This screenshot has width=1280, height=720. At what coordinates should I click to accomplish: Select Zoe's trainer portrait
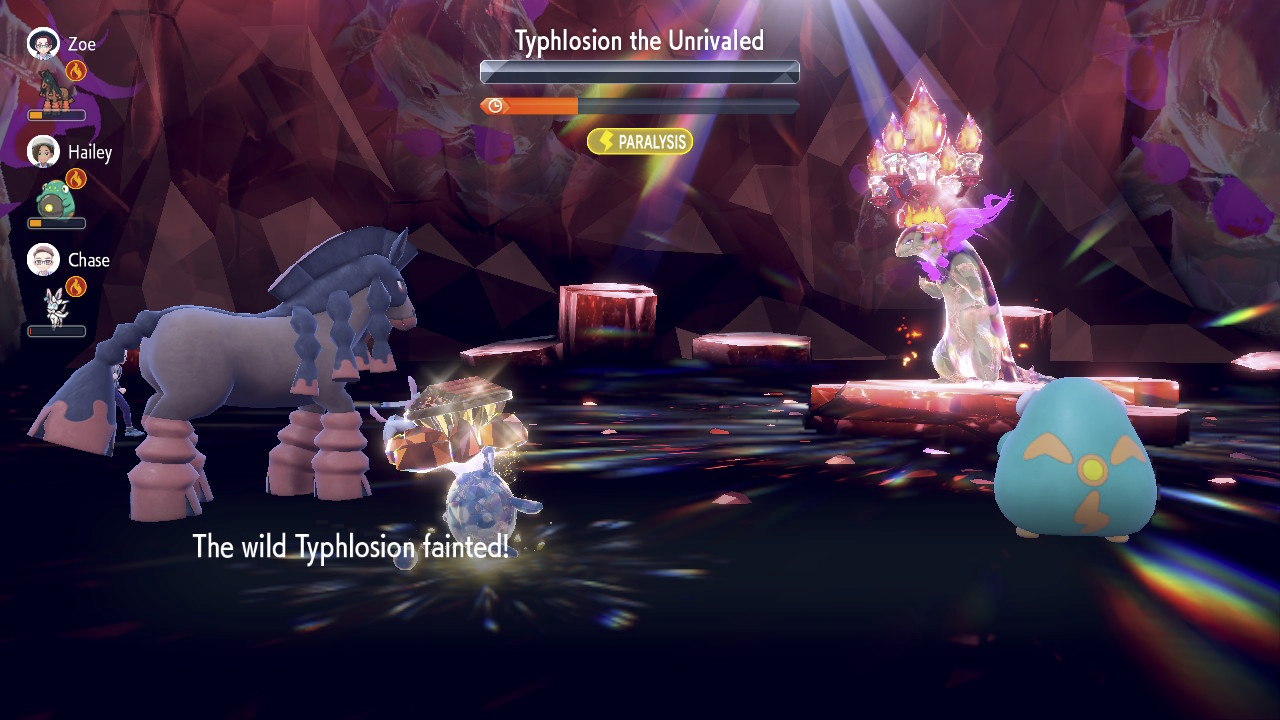tap(43, 43)
